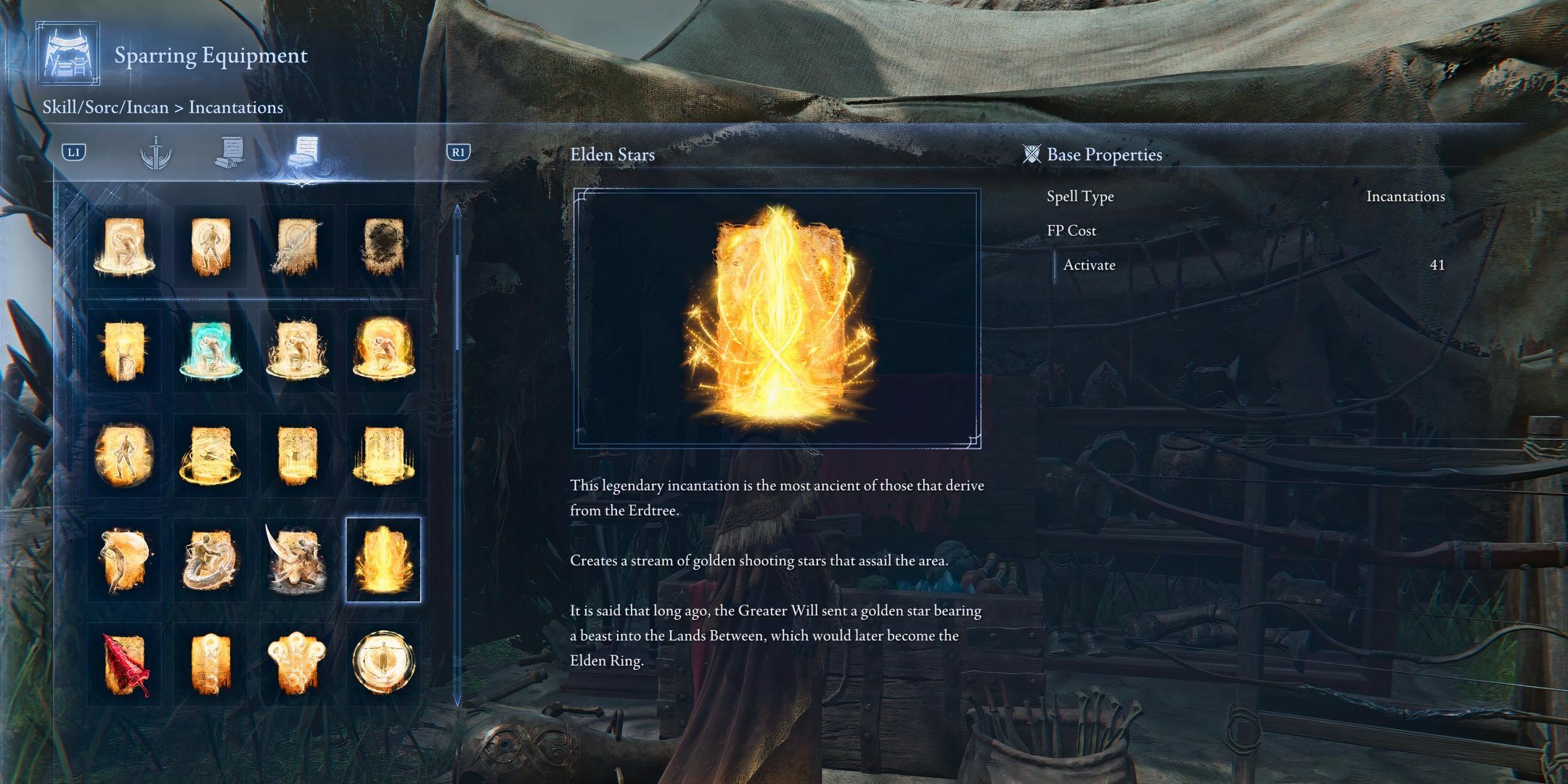The width and height of the screenshot is (1568, 784).
Task: Select the highlighted Elden Stars incantation
Action: [x=383, y=560]
